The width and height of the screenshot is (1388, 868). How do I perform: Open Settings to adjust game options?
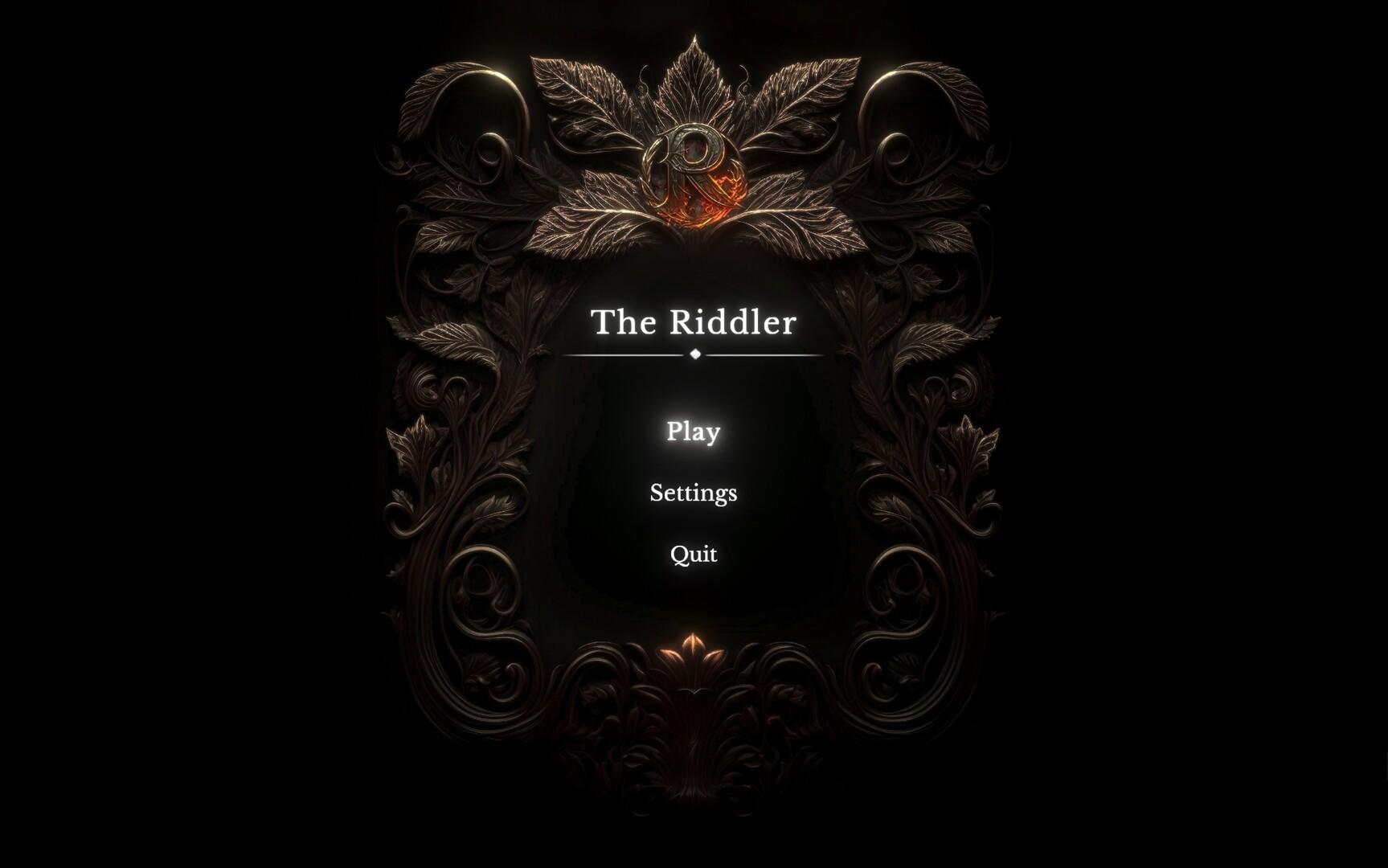coord(694,493)
